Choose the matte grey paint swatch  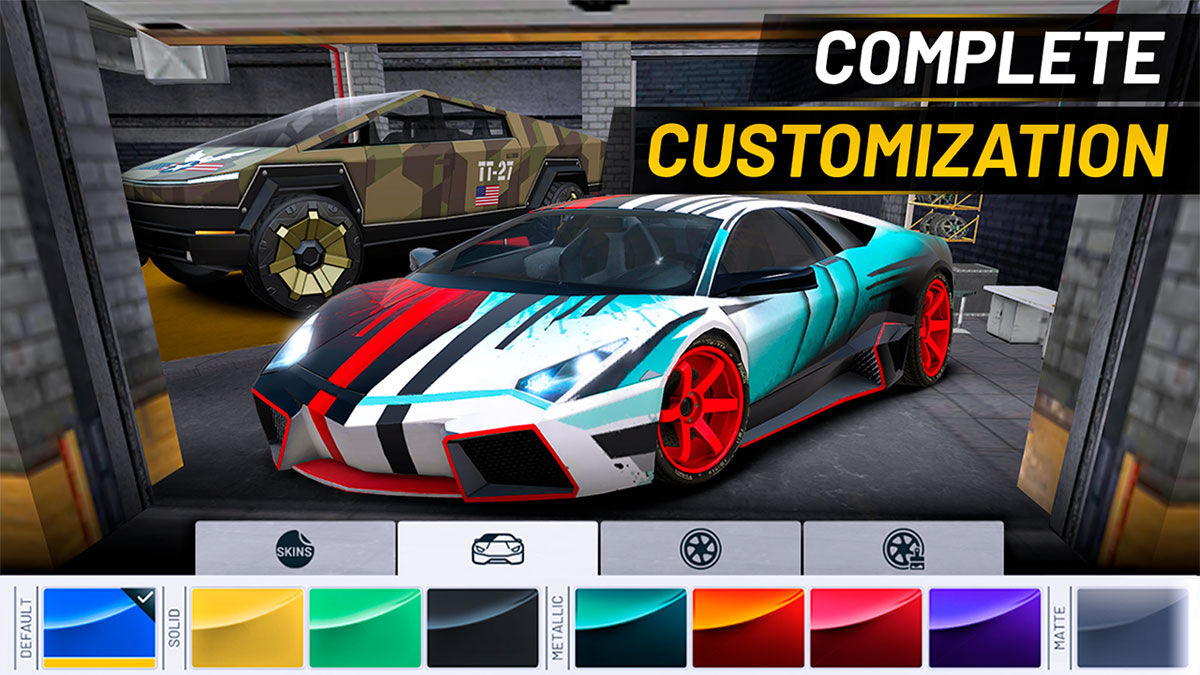1132,627
